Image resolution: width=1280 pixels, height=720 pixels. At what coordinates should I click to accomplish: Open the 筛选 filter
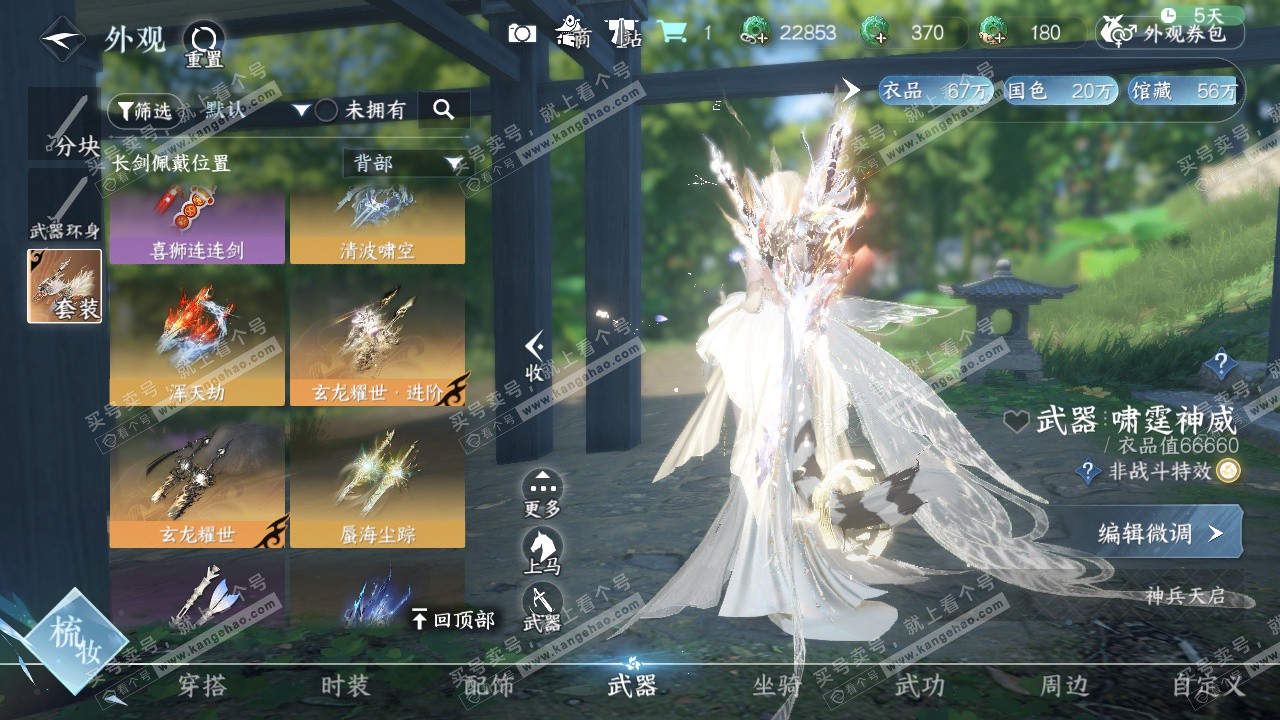(140, 111)
